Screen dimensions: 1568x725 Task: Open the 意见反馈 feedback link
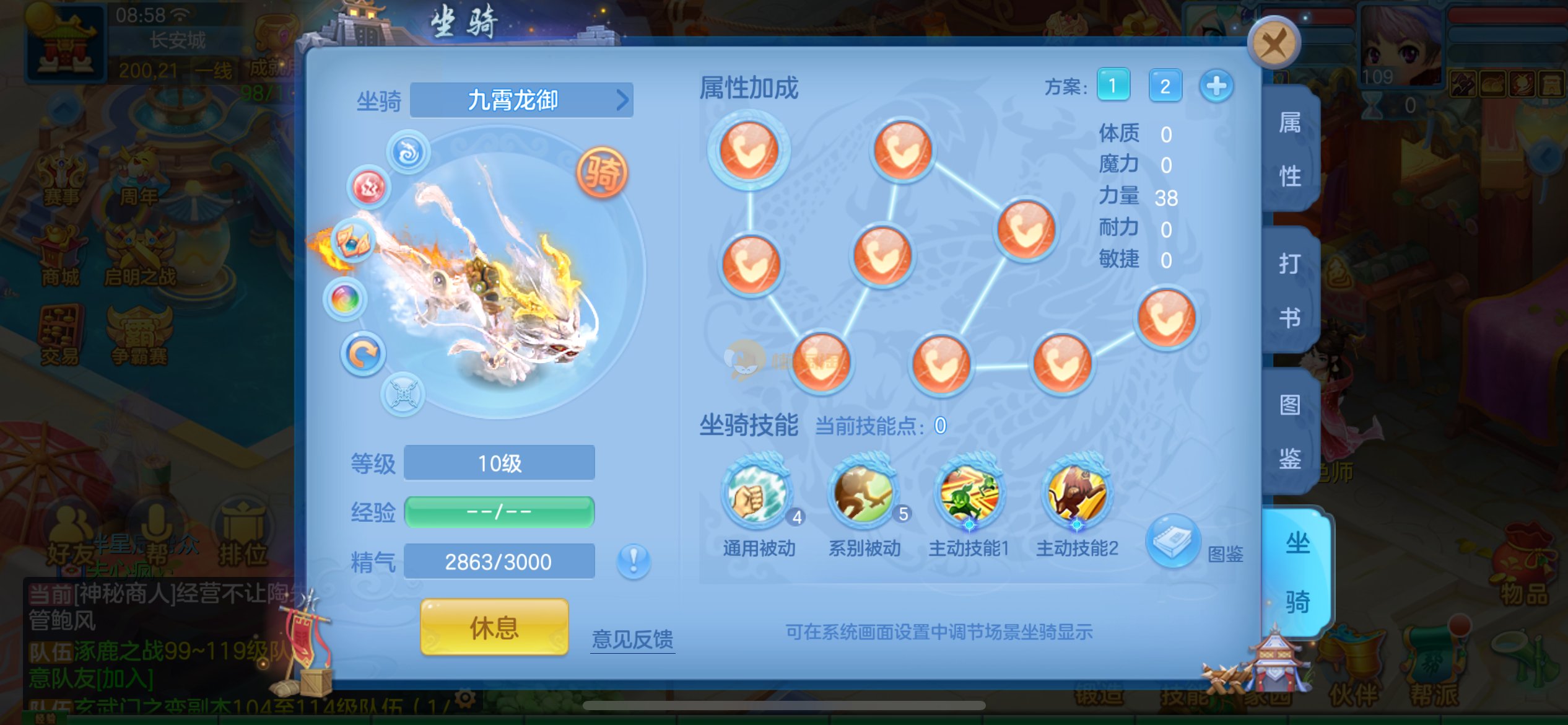[x=632, y=639]
